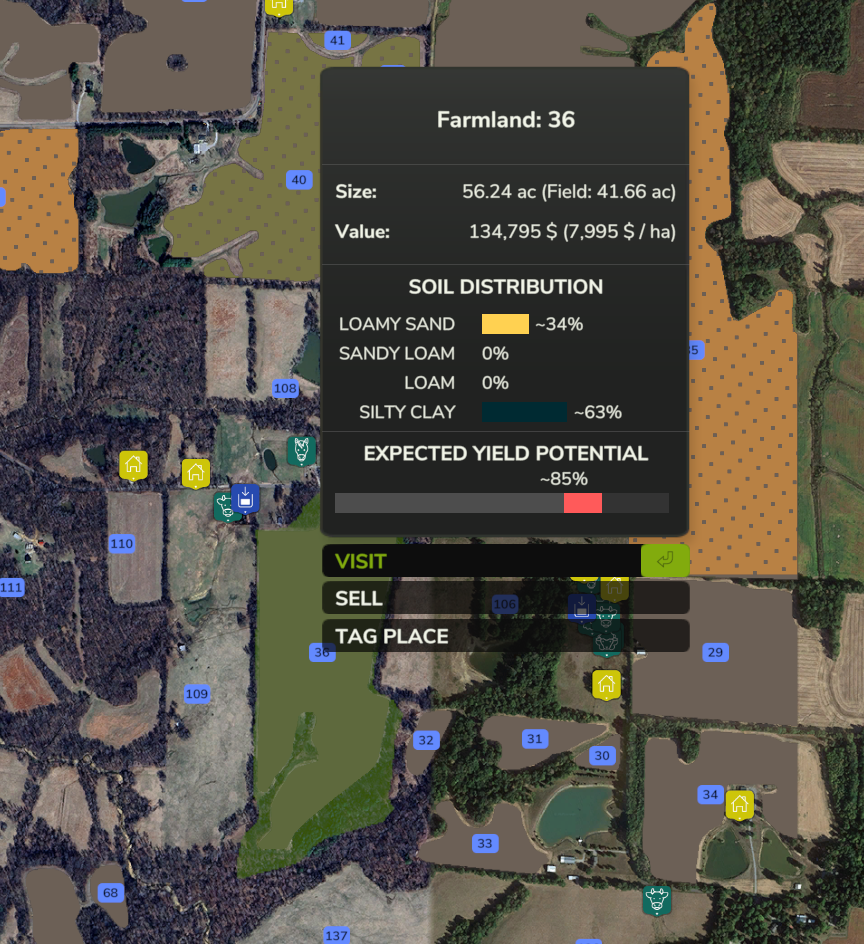Select the field 29 marker
Image resolution: width=864 pixels, height=944 pixels.
(x=715, y=653)
